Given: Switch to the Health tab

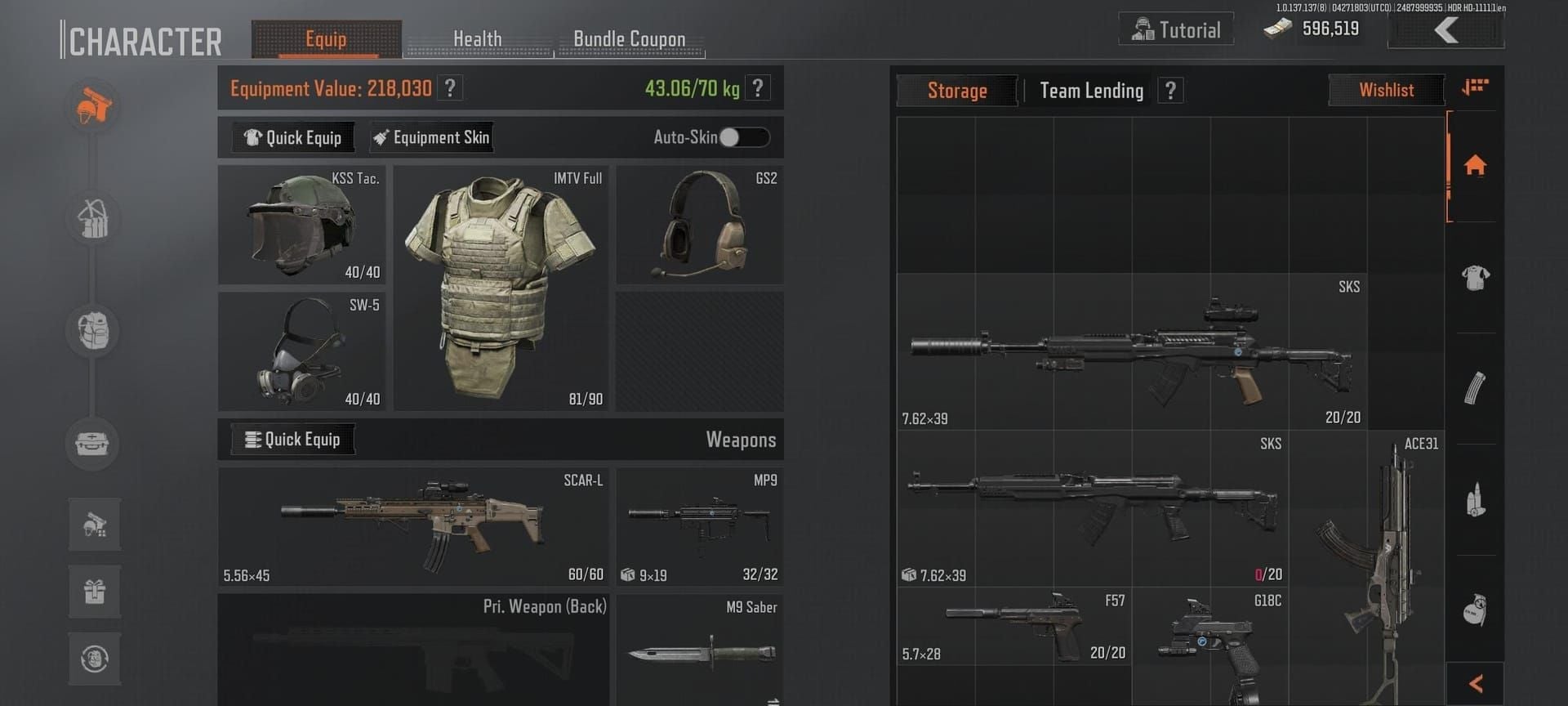Looking at the screenshot, I should pos(478,38).
